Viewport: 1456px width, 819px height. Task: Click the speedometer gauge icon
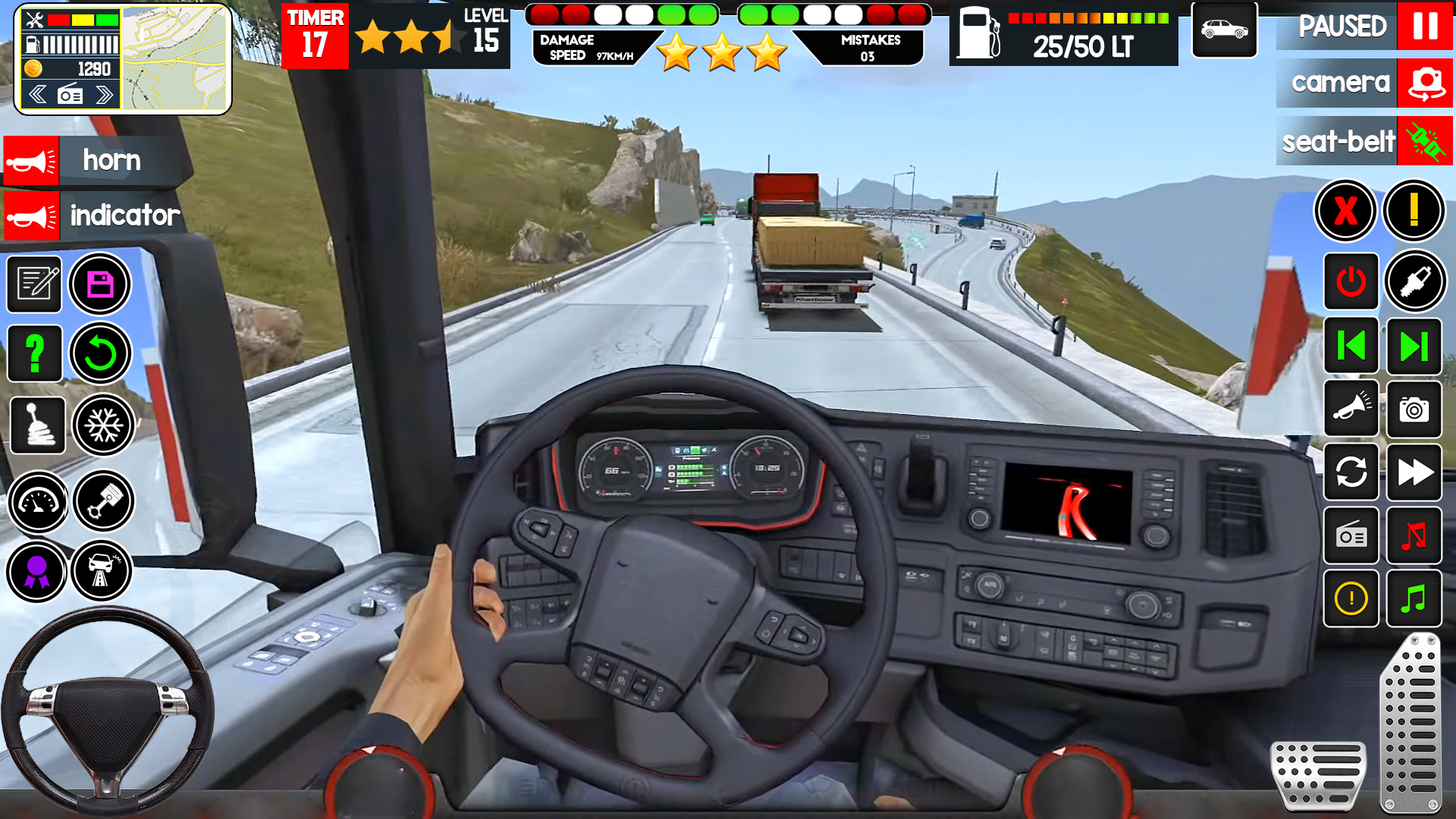point(37,500)
